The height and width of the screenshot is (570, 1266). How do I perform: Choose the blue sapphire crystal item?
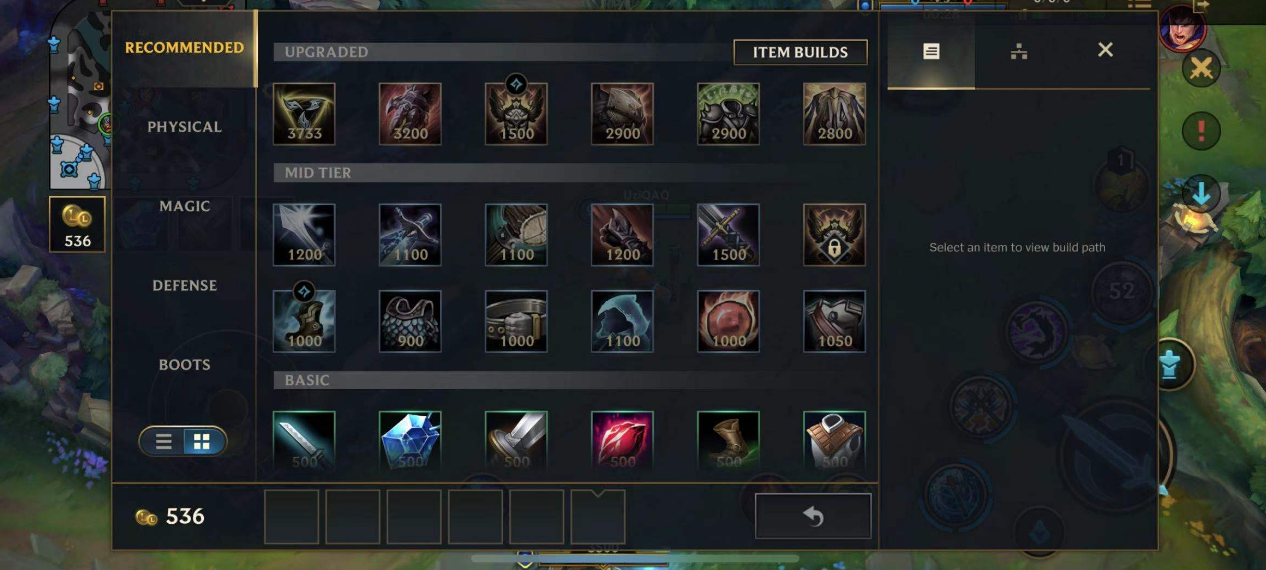point(410,440)
